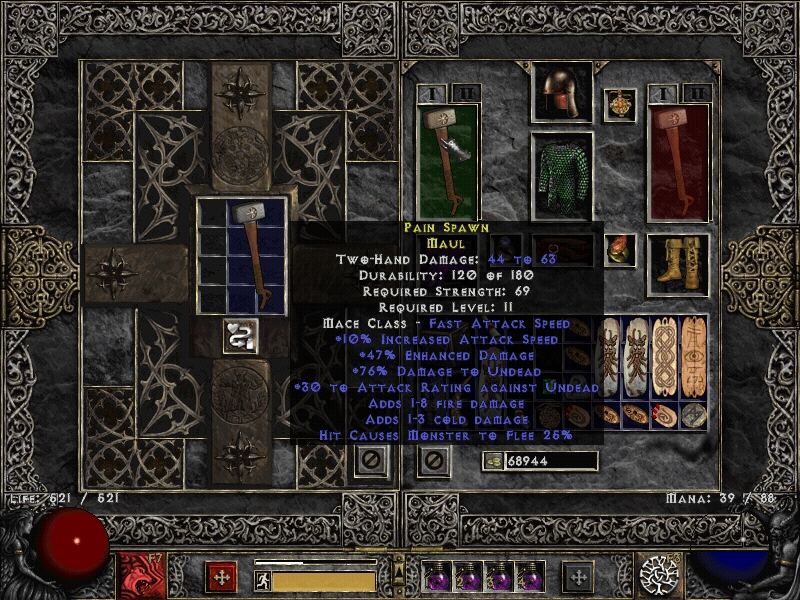Screen dimensions: 800x600
Task: Select the equipped maul in green weapon slot
Action: click(447, 160)
